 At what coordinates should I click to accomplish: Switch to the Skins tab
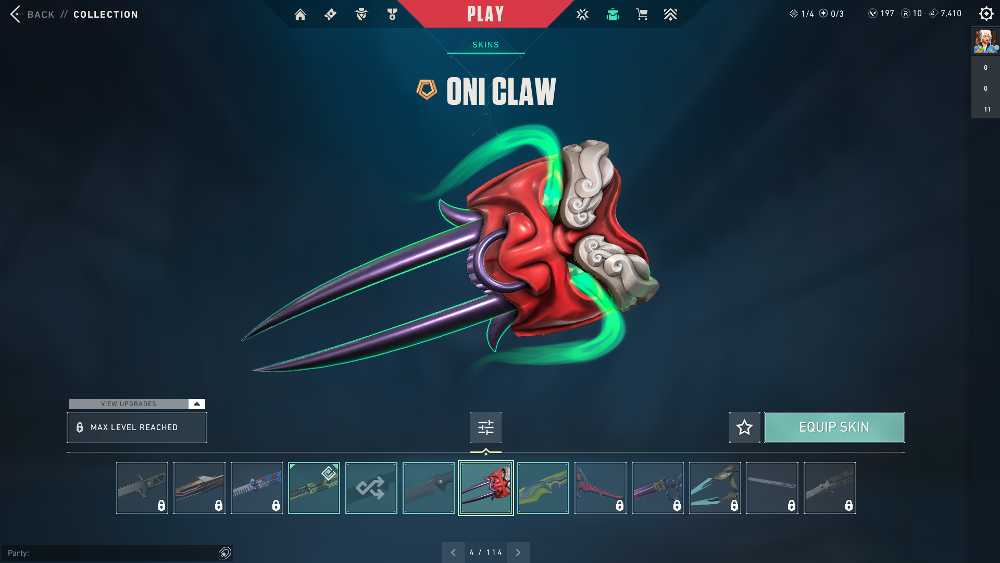tap(485, 45)
